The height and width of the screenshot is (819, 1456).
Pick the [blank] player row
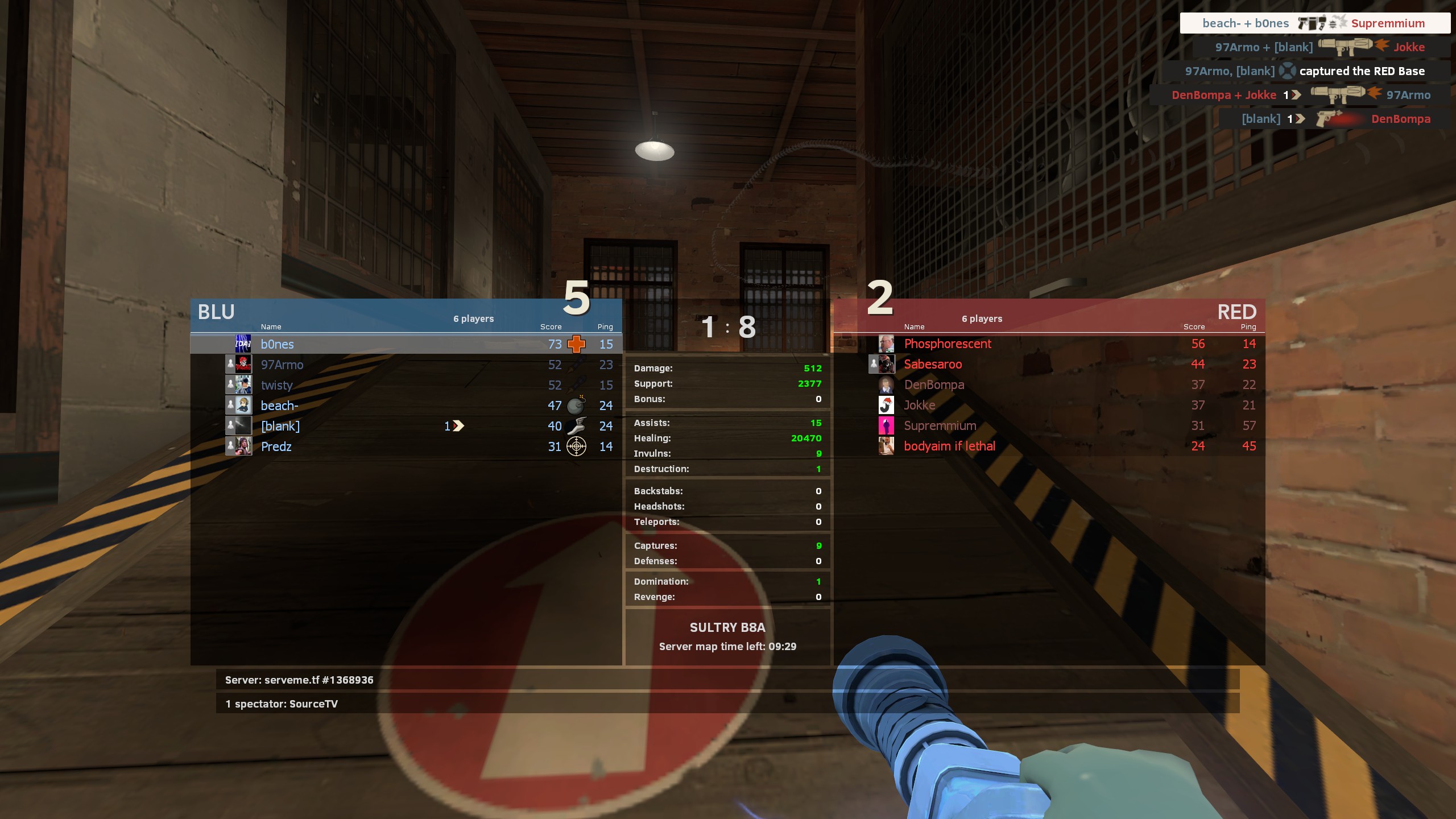click(x=280, y=426)
